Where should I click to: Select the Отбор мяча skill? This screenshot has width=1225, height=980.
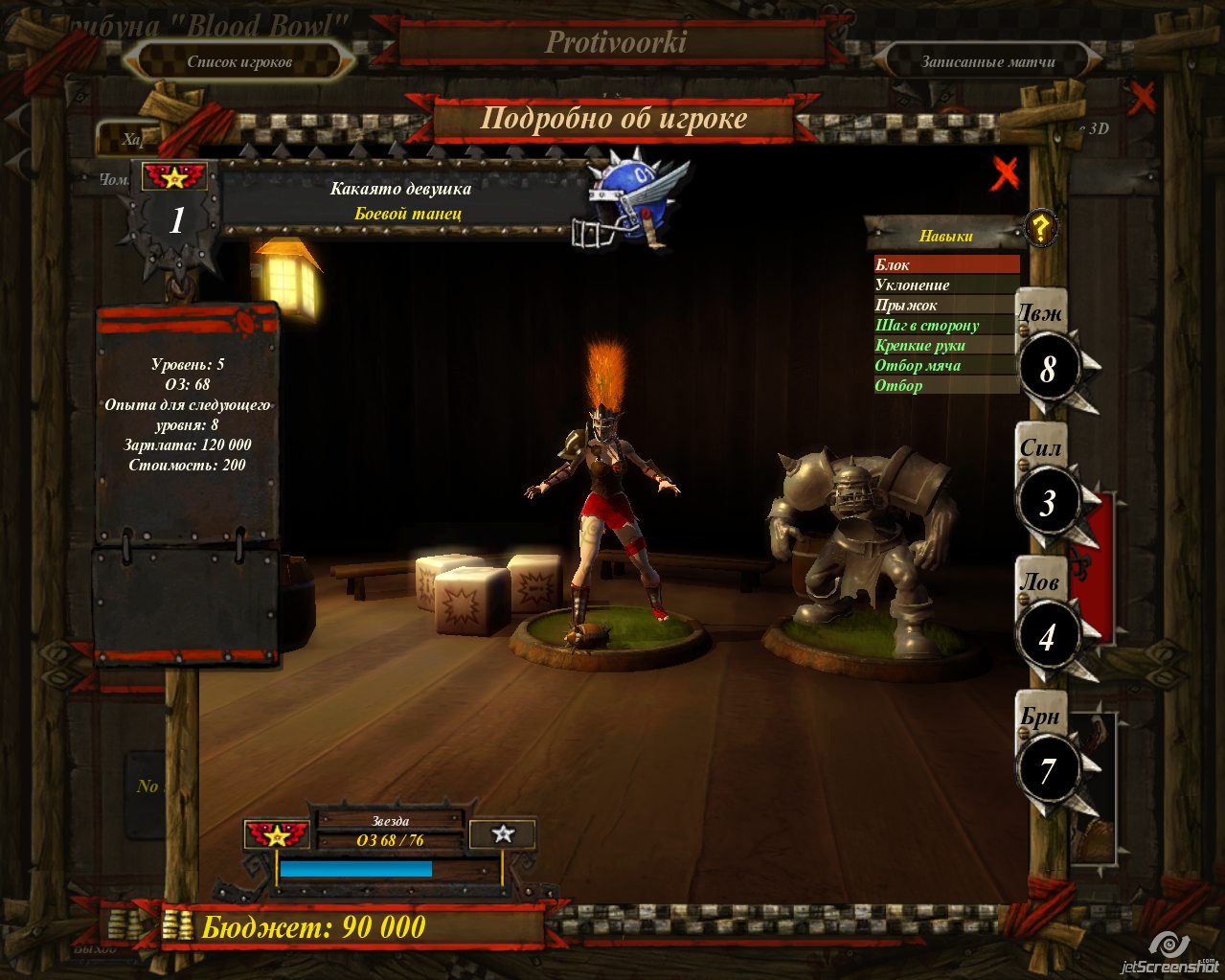[x=946, y=365]
